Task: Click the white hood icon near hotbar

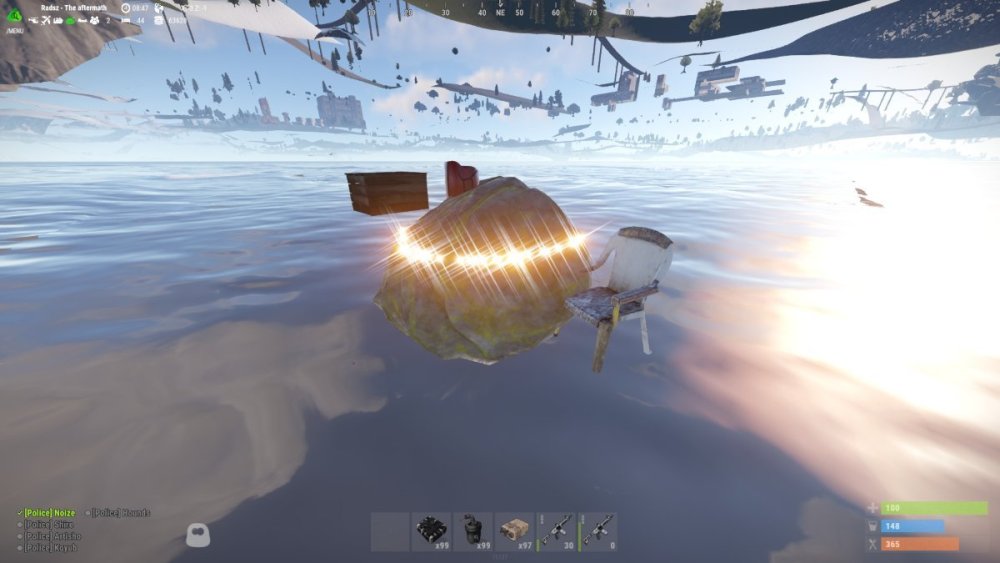Action: pos(199,535)
